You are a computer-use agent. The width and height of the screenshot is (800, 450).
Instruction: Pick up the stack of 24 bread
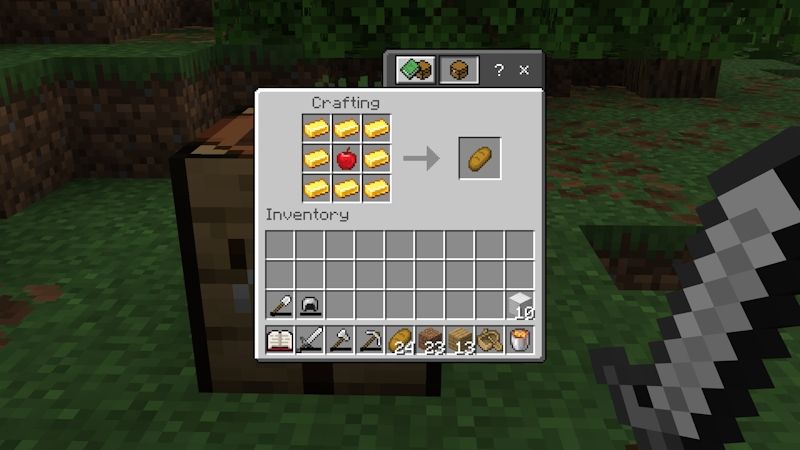399,340
